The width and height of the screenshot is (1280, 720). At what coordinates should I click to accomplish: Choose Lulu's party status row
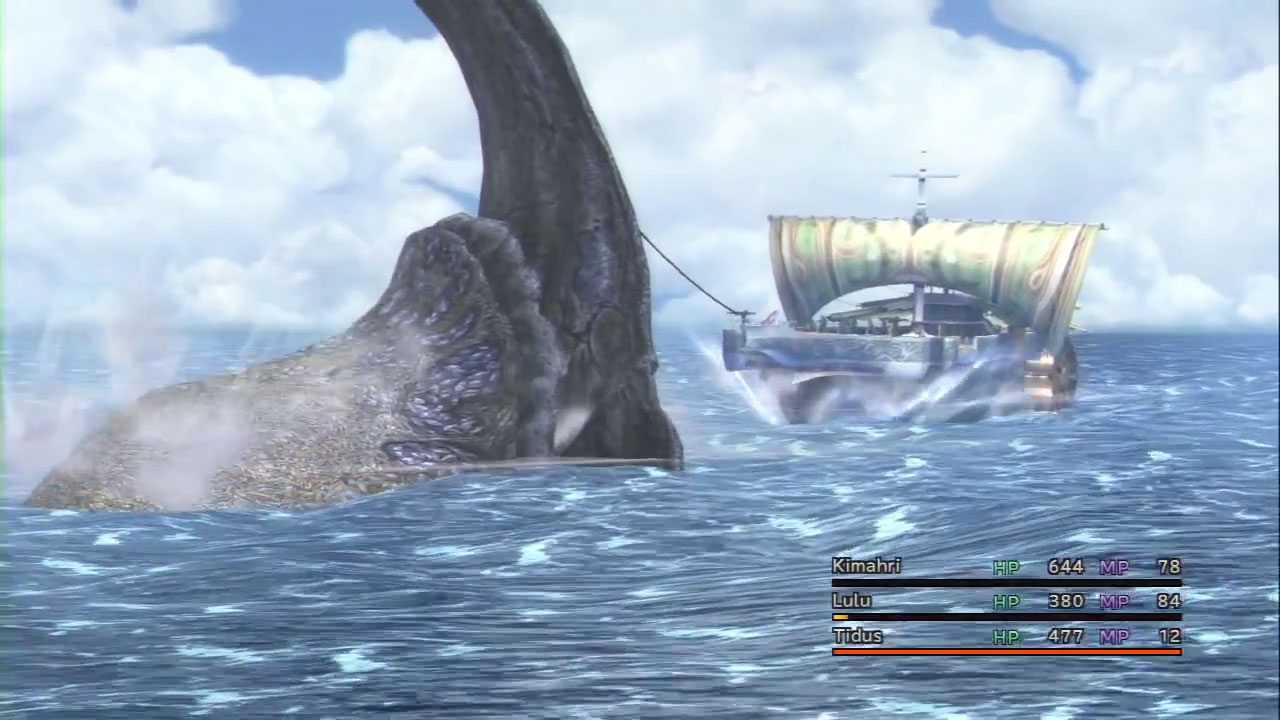1005,602
